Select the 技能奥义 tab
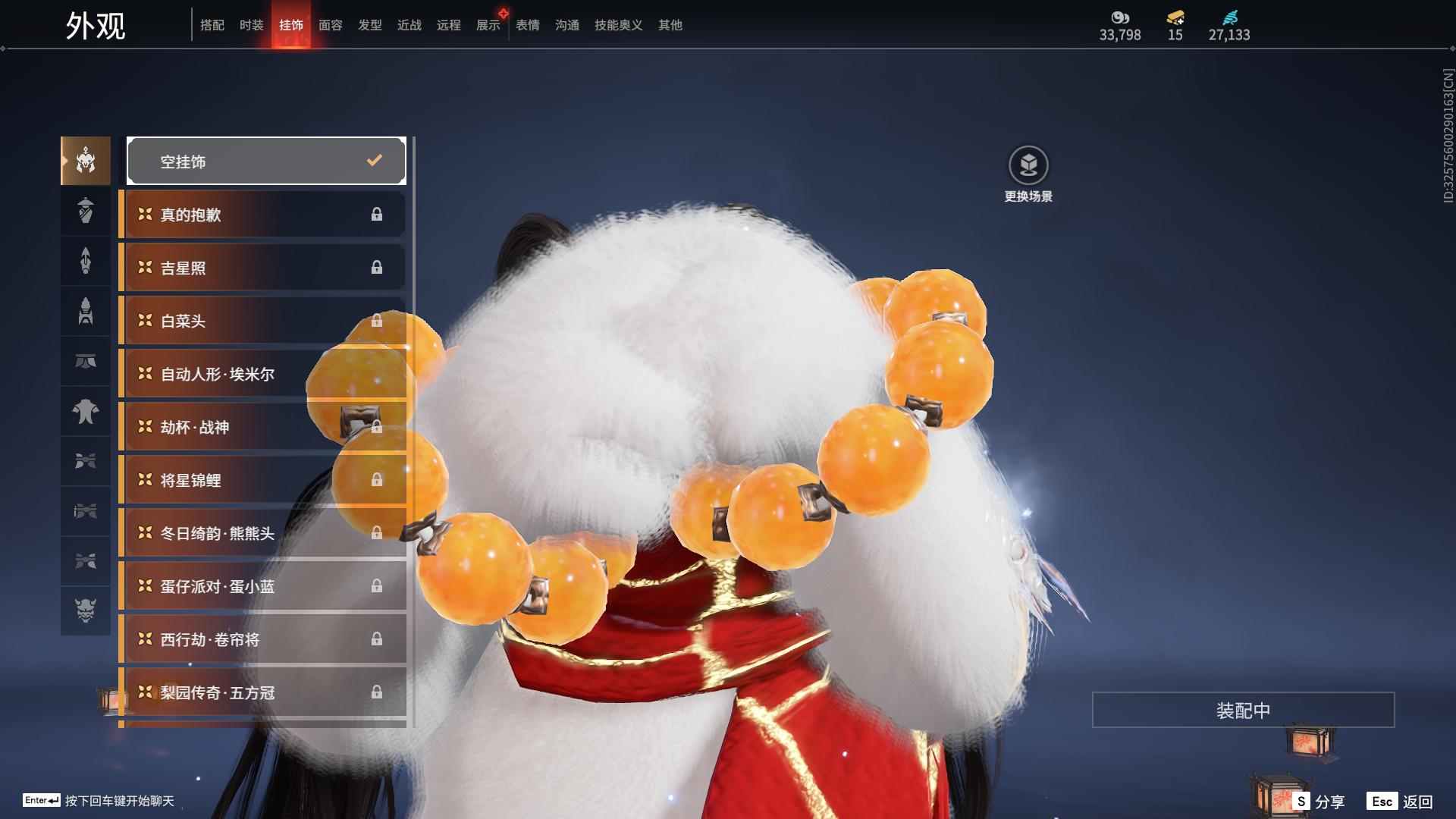 (619, 25)
